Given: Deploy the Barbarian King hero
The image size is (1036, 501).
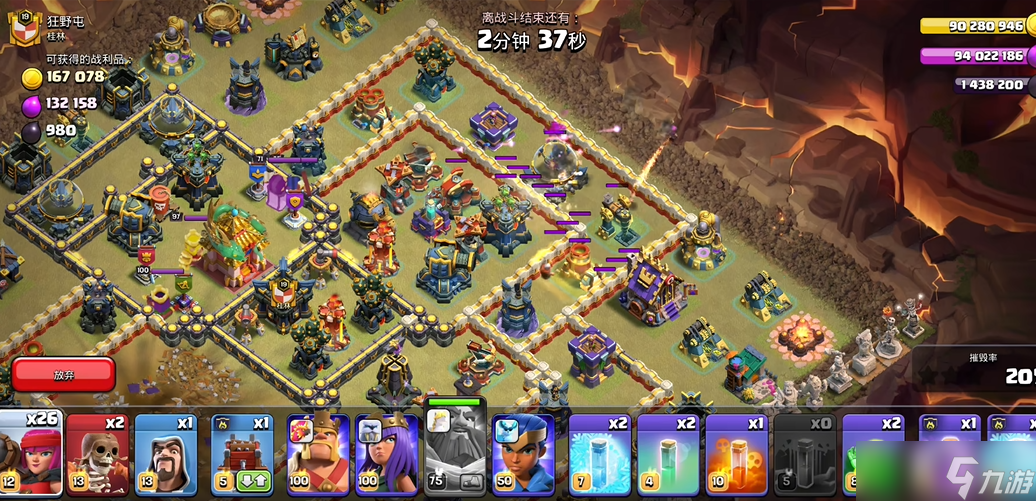Looking at the screenshot, I should click(x=318, y=453).
